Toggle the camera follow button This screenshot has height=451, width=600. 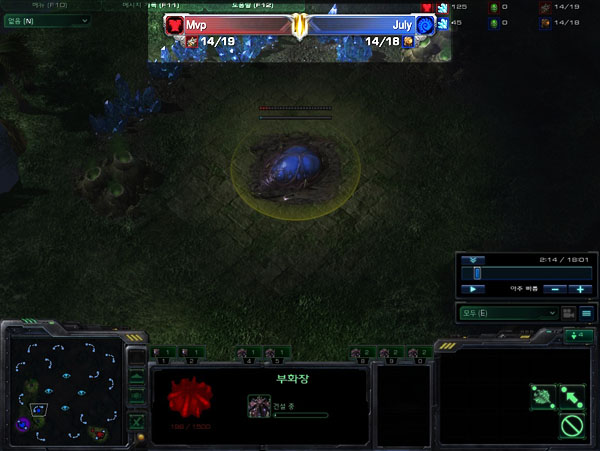(x=568, y=313)
